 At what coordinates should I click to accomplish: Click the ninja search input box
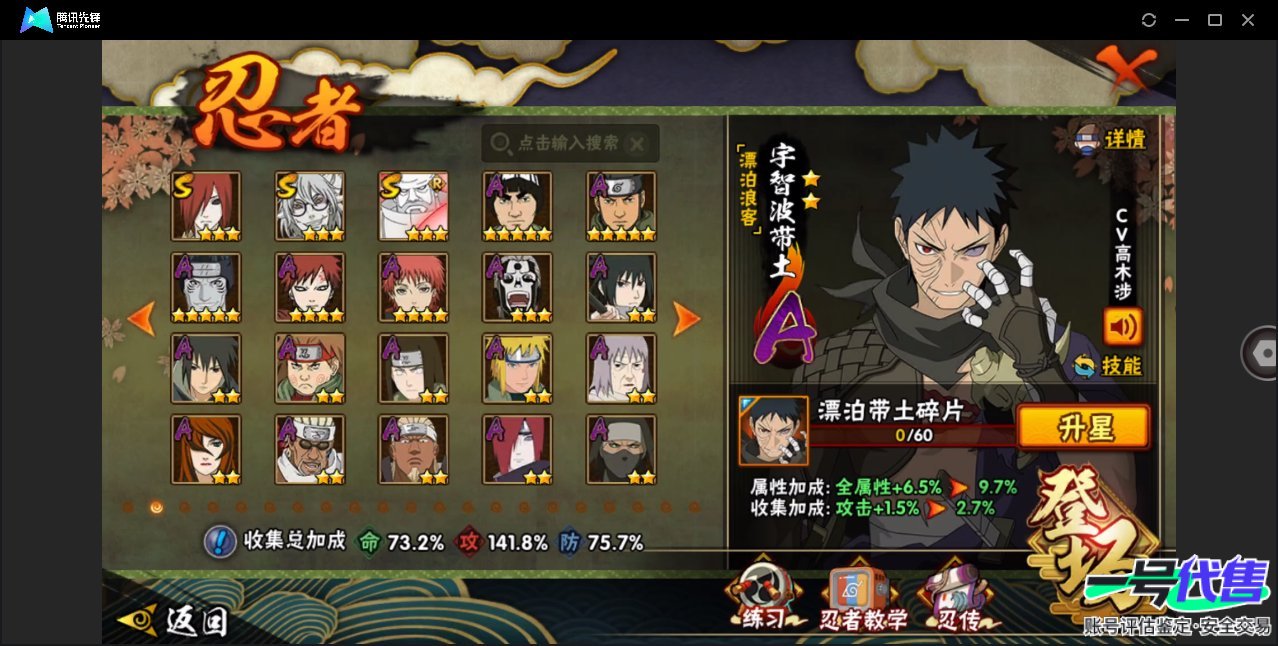(569, 143)
